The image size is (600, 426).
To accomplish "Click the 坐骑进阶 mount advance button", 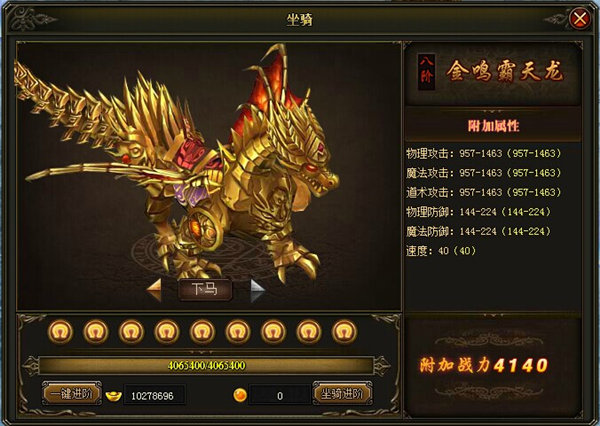I will click(x=342, y=394).
